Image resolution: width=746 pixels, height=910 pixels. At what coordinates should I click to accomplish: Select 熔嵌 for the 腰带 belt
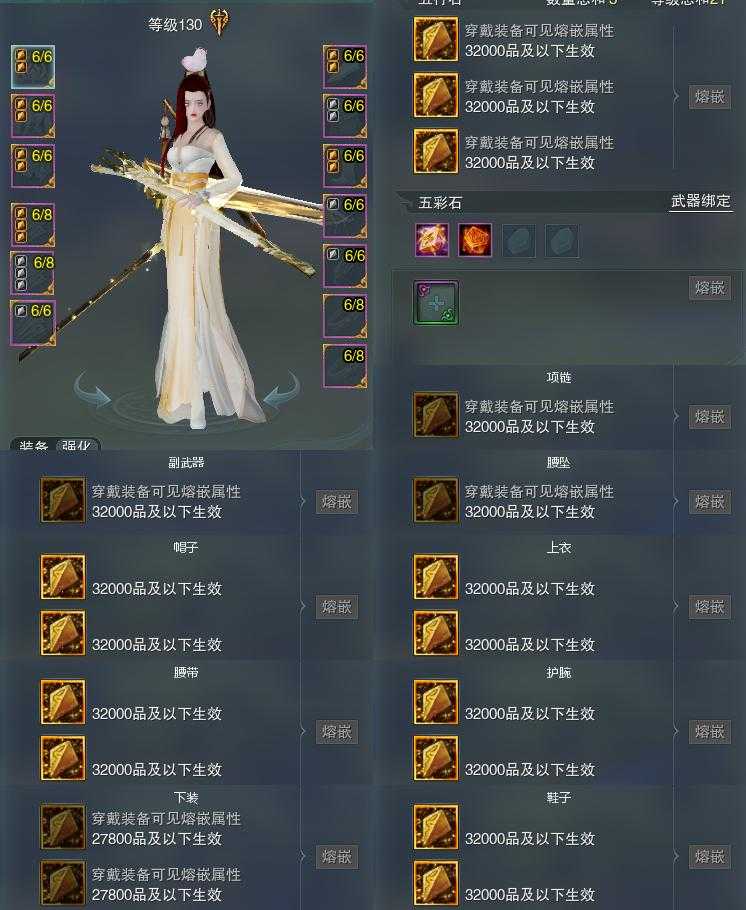pos(336,732)
